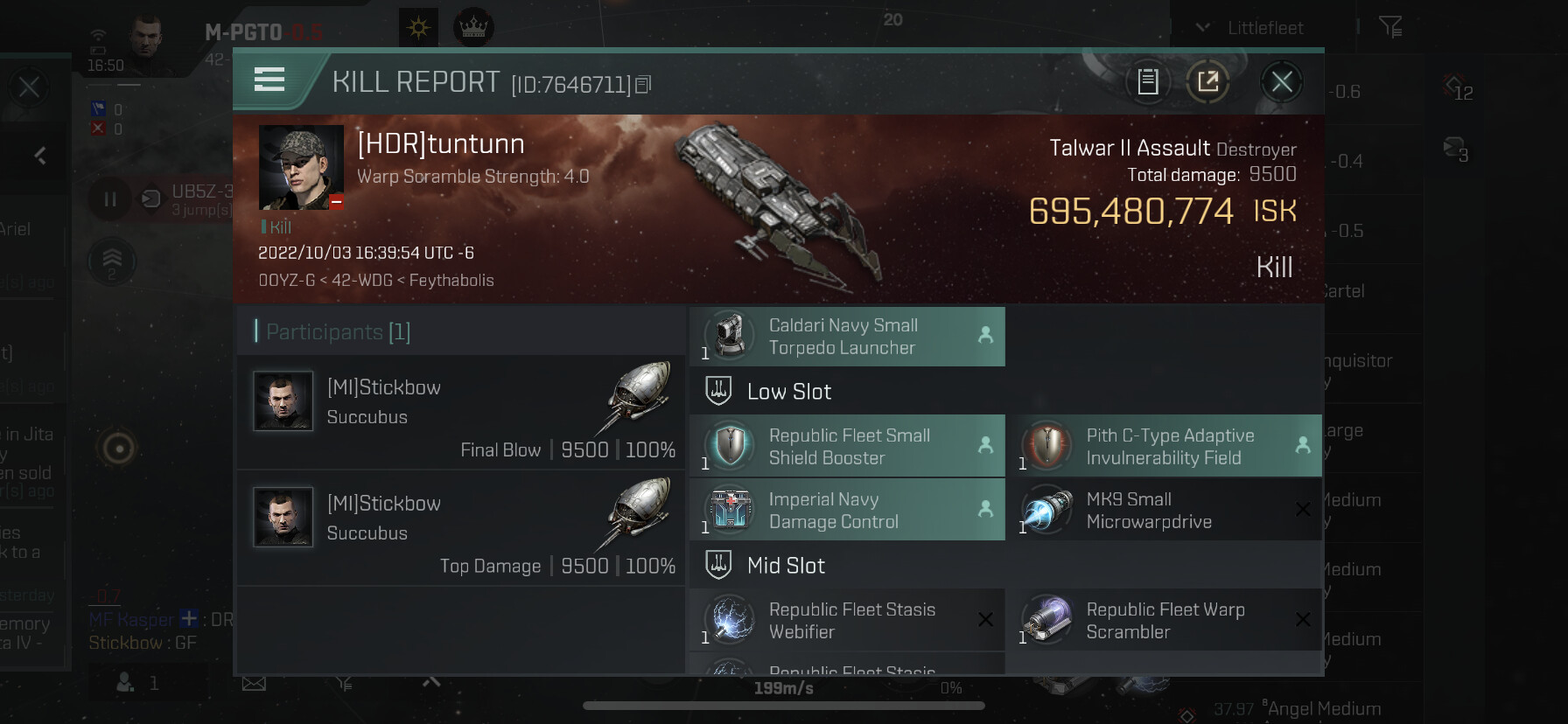View tuntunn's pilot portrait
The height and width of the screenshot is (724, 1568).
point(301,167)
